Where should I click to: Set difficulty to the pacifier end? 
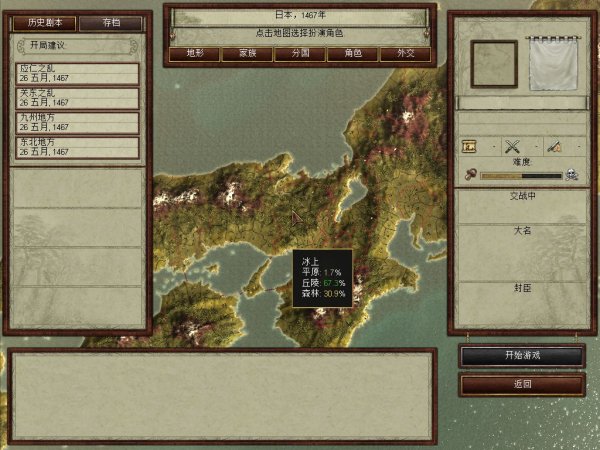click(x=470, y=176)
